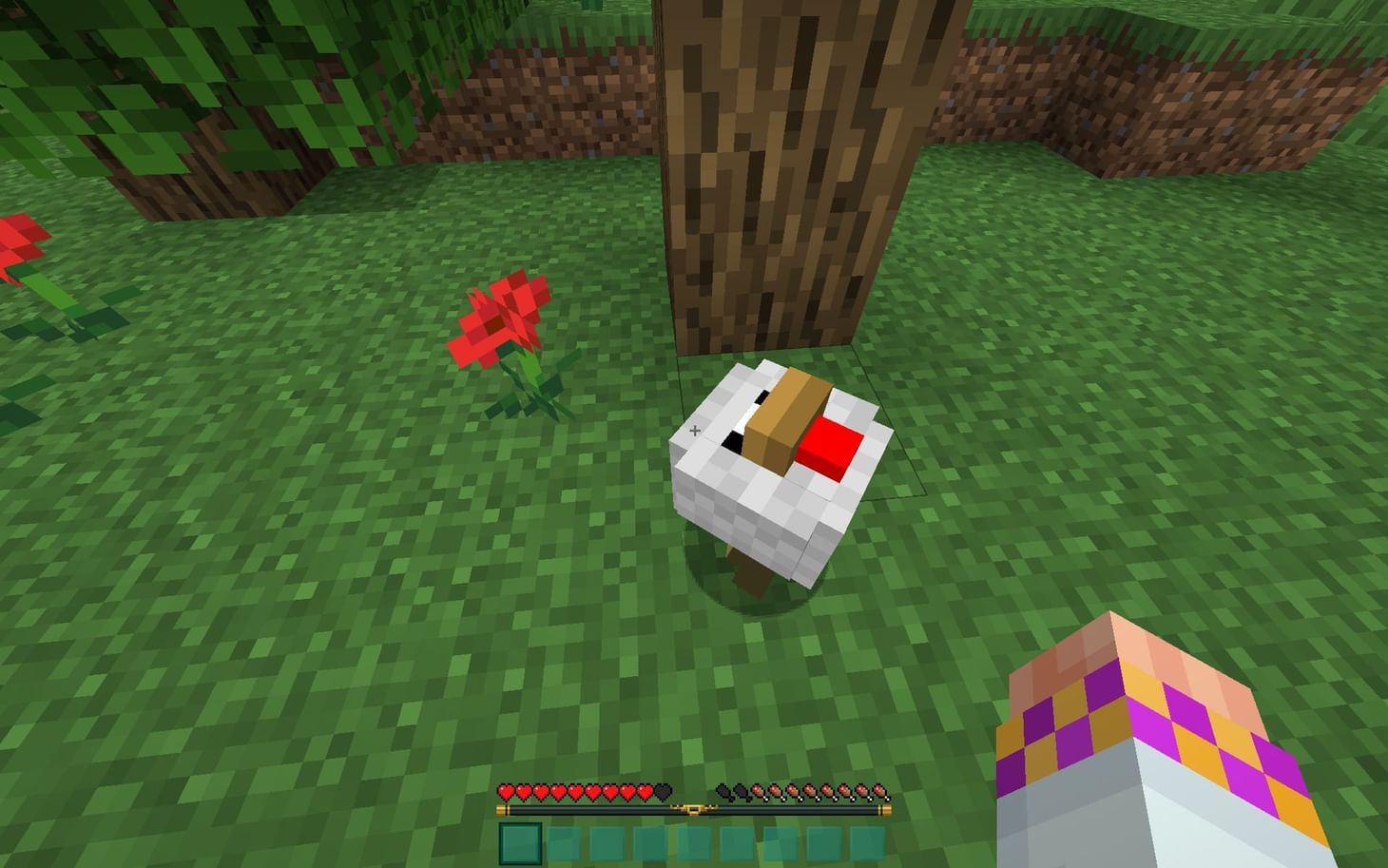Click the chicken's red wattle
The height and width of the screenshot is (868, 1388).
[830, 444]
